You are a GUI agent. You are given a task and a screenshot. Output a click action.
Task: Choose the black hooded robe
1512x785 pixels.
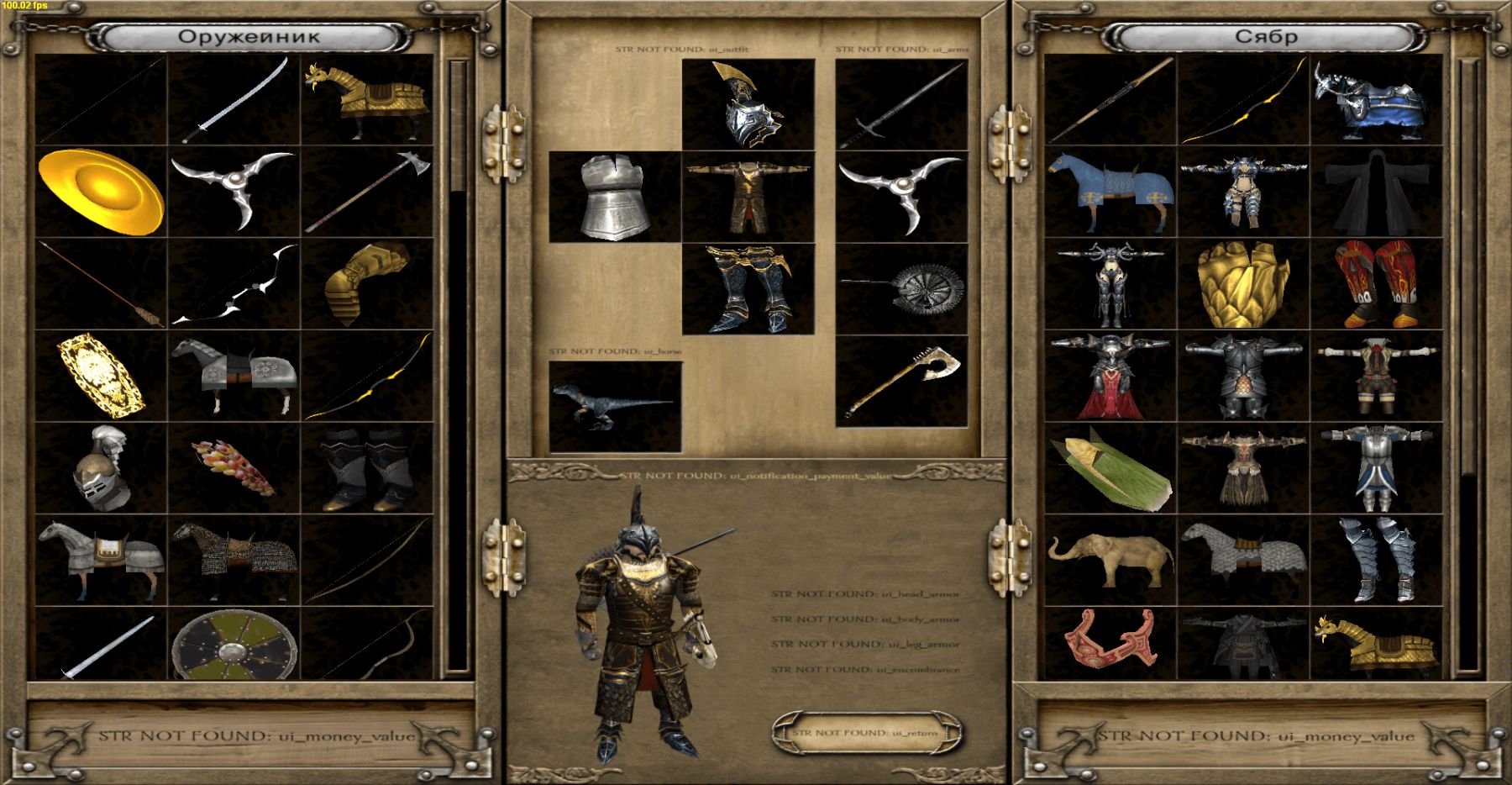point(1377,192)
